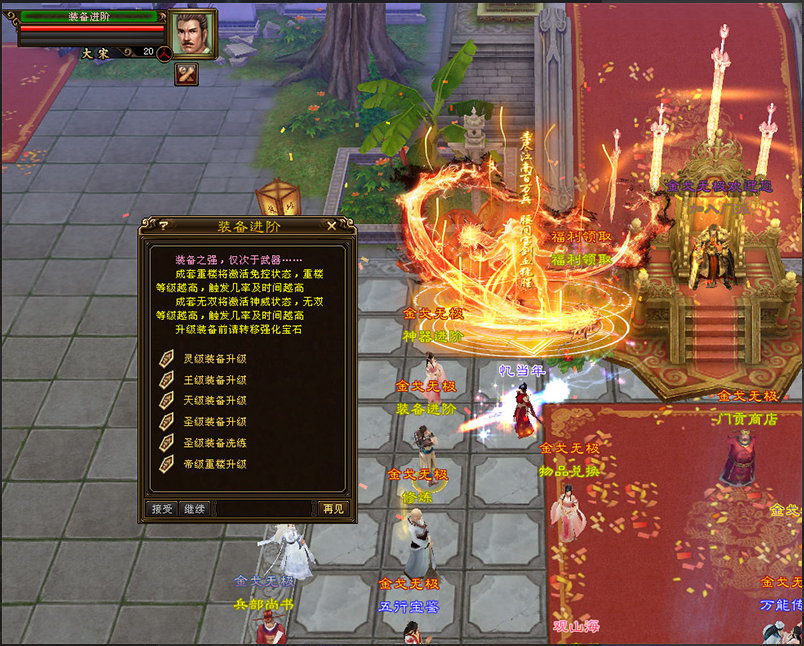Choose 王级装备升级 from the list

(x=214, y=380)
